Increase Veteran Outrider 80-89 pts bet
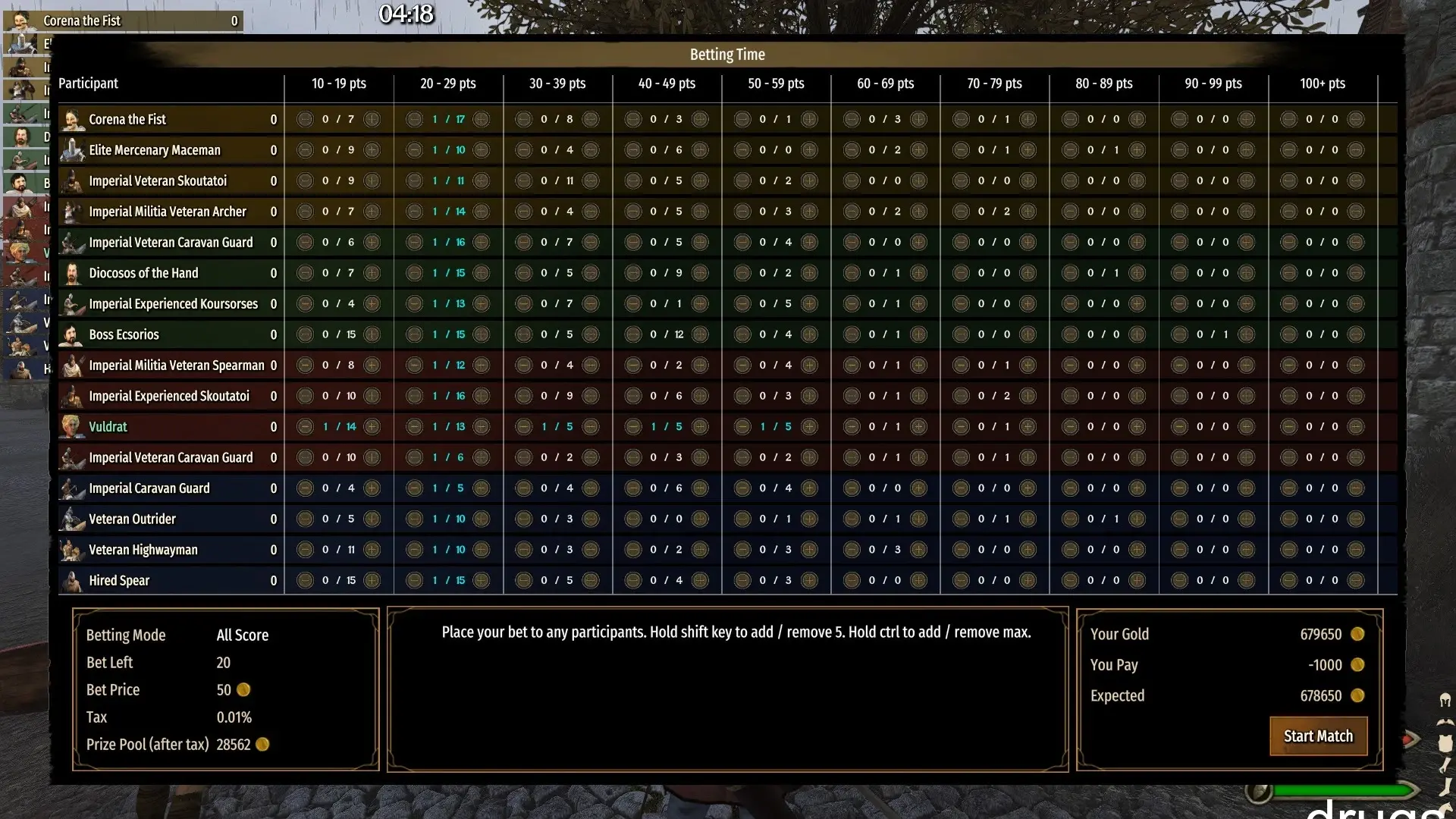Viewport: 1456px width, 819px height. pyautogui.click(x=1137, y=519)
